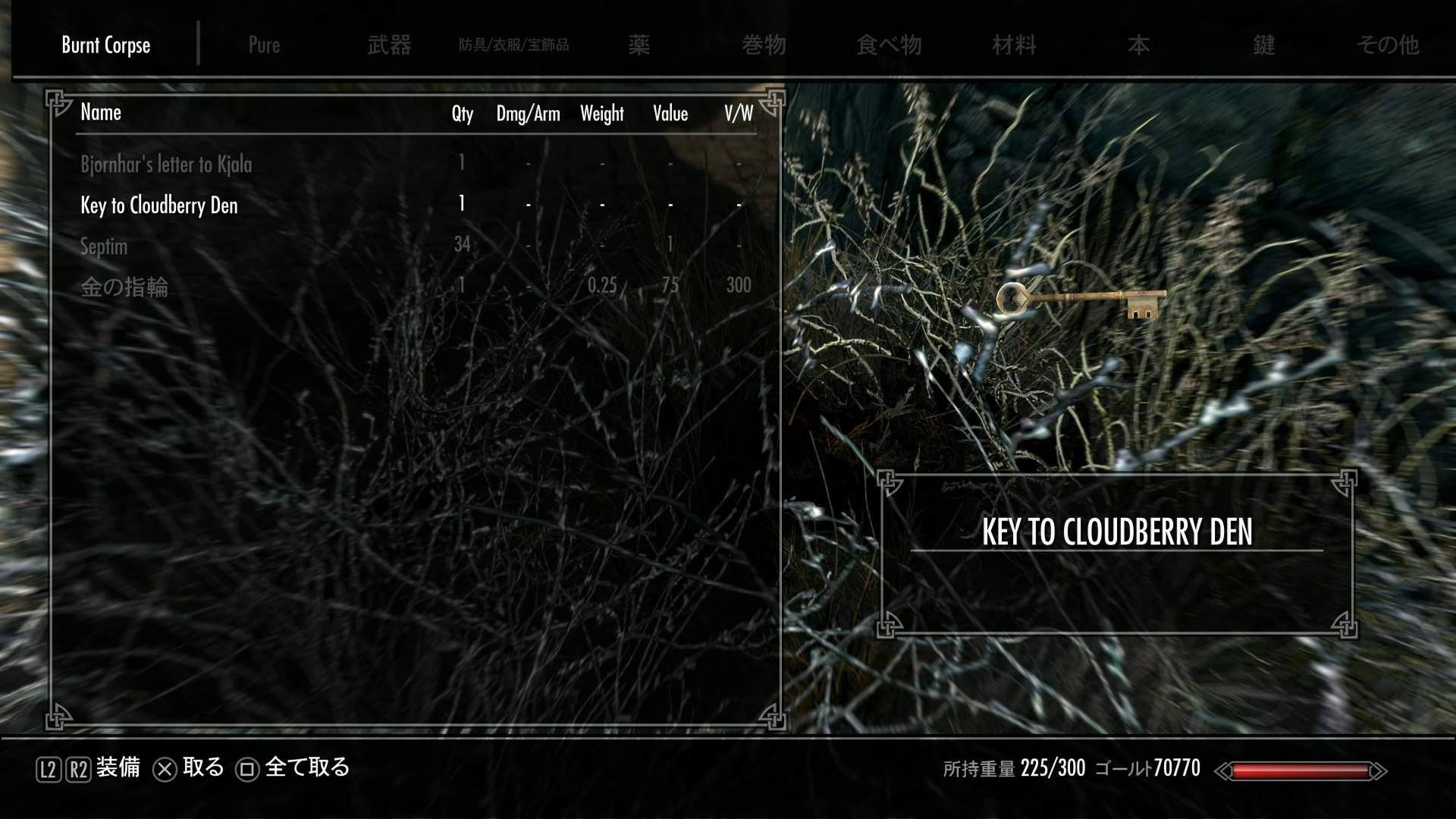Viewport: 1456px width, 819px height.
Task: Show the 本 books category
Action: (x=1138, y=45)
